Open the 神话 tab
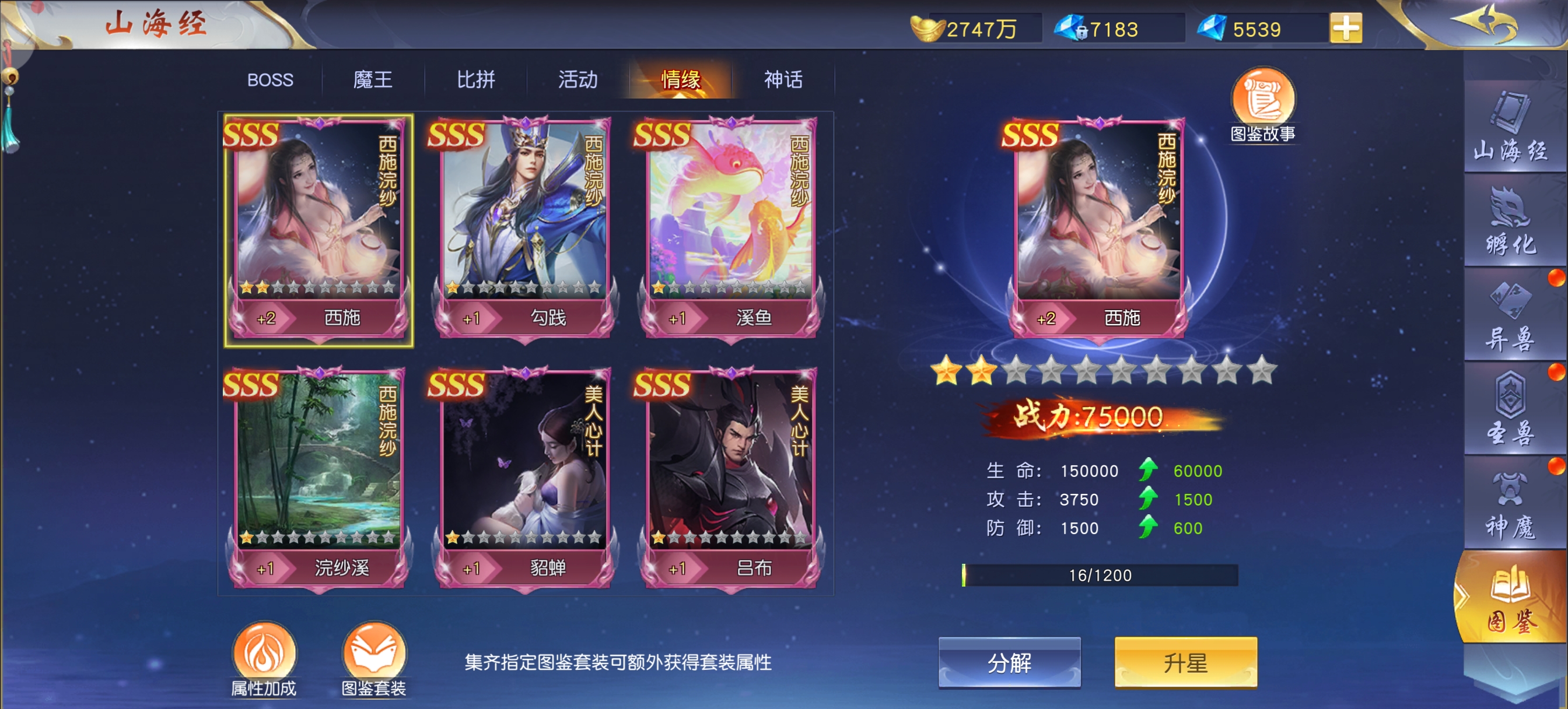Screen dimensions: 1568x709 (x=783, y=80)
